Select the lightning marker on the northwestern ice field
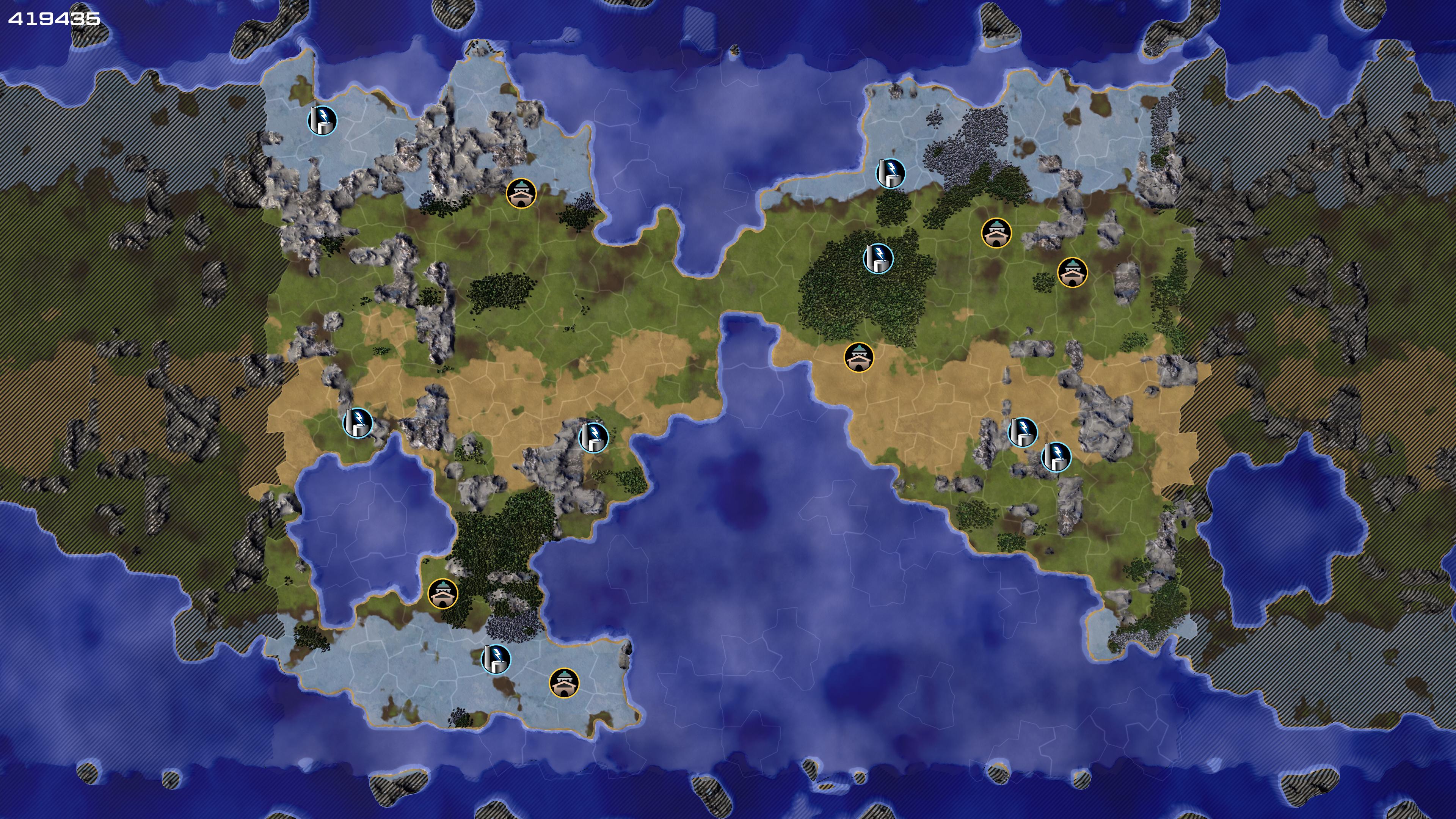1456x819 pixels. (322, 121)
